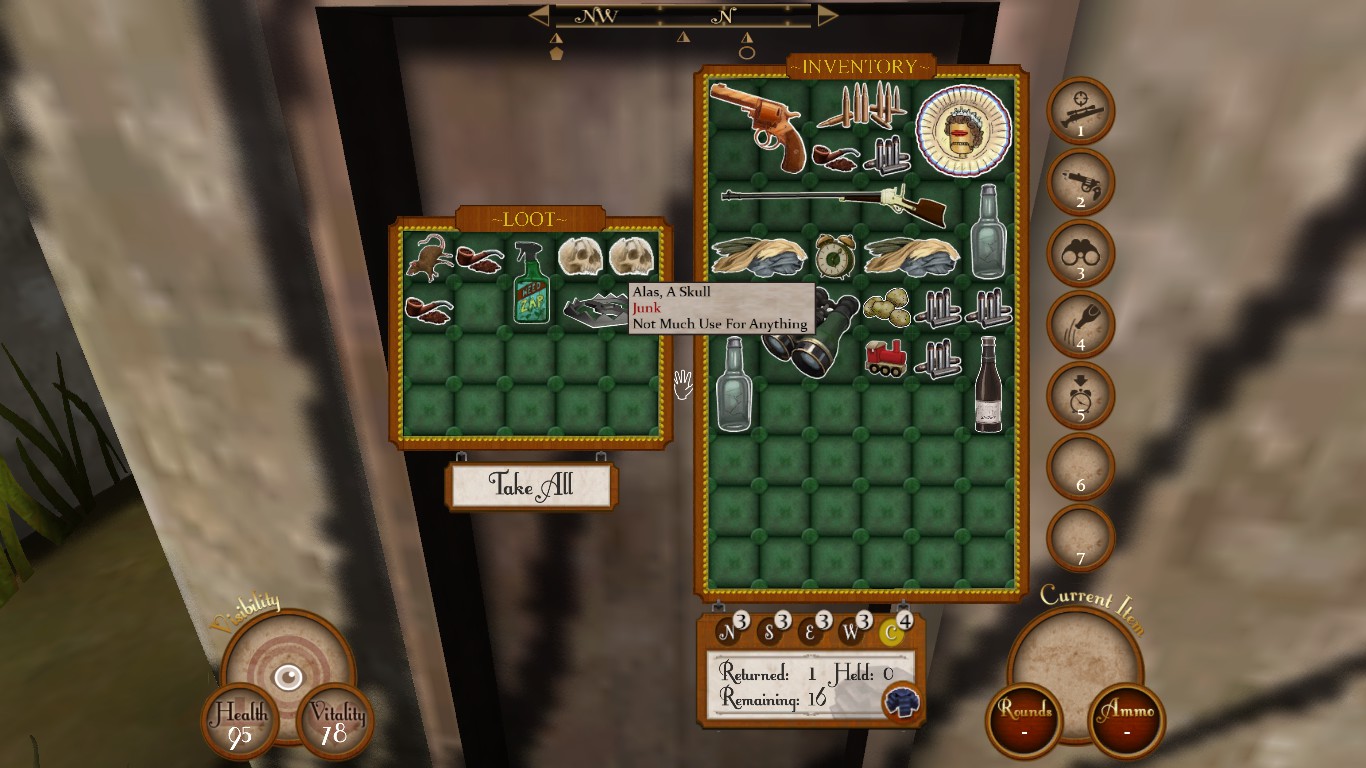Activate quick slot 3 binoculars
Viewport: 1366px width, 768px height.
pos(1080,254)
